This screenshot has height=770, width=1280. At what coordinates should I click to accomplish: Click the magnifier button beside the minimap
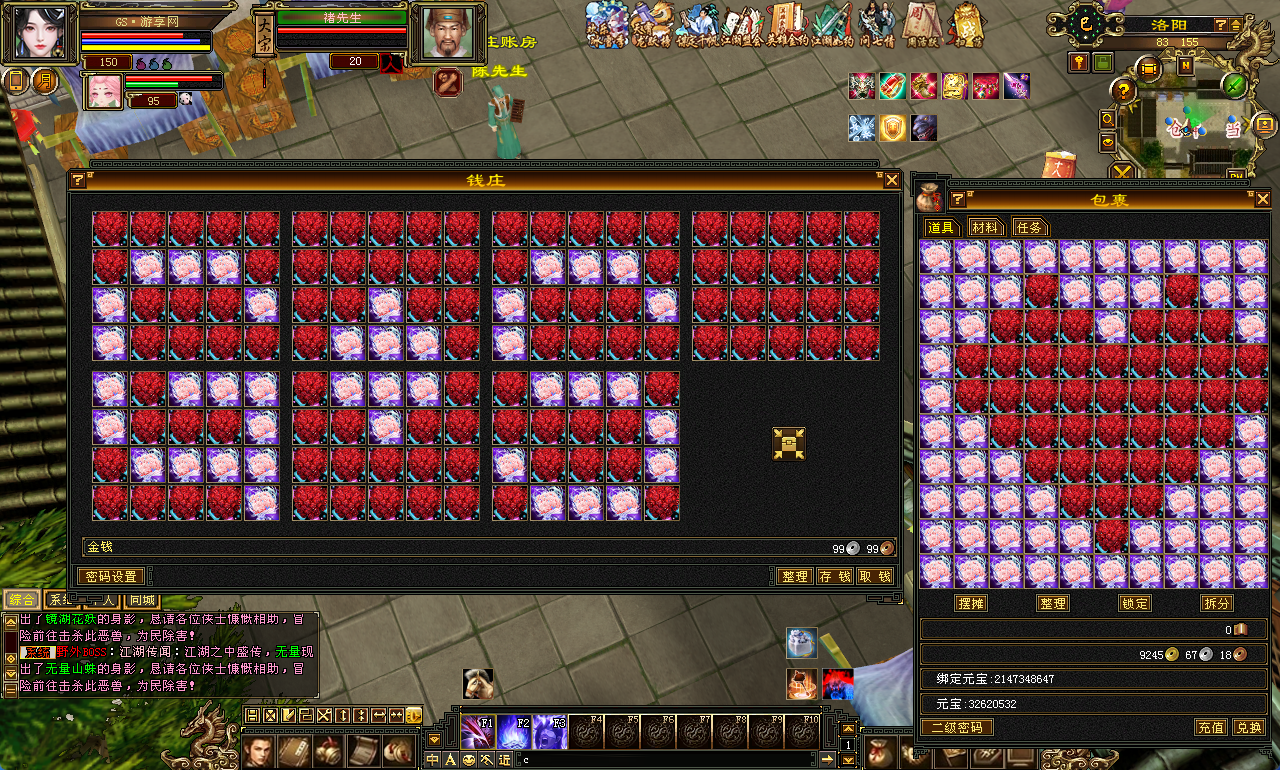(x=1108, y=119)
